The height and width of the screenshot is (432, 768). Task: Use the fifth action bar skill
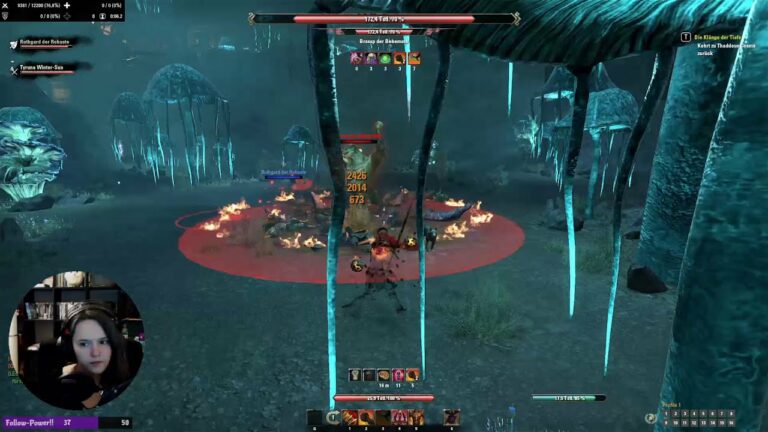[415, 417]
